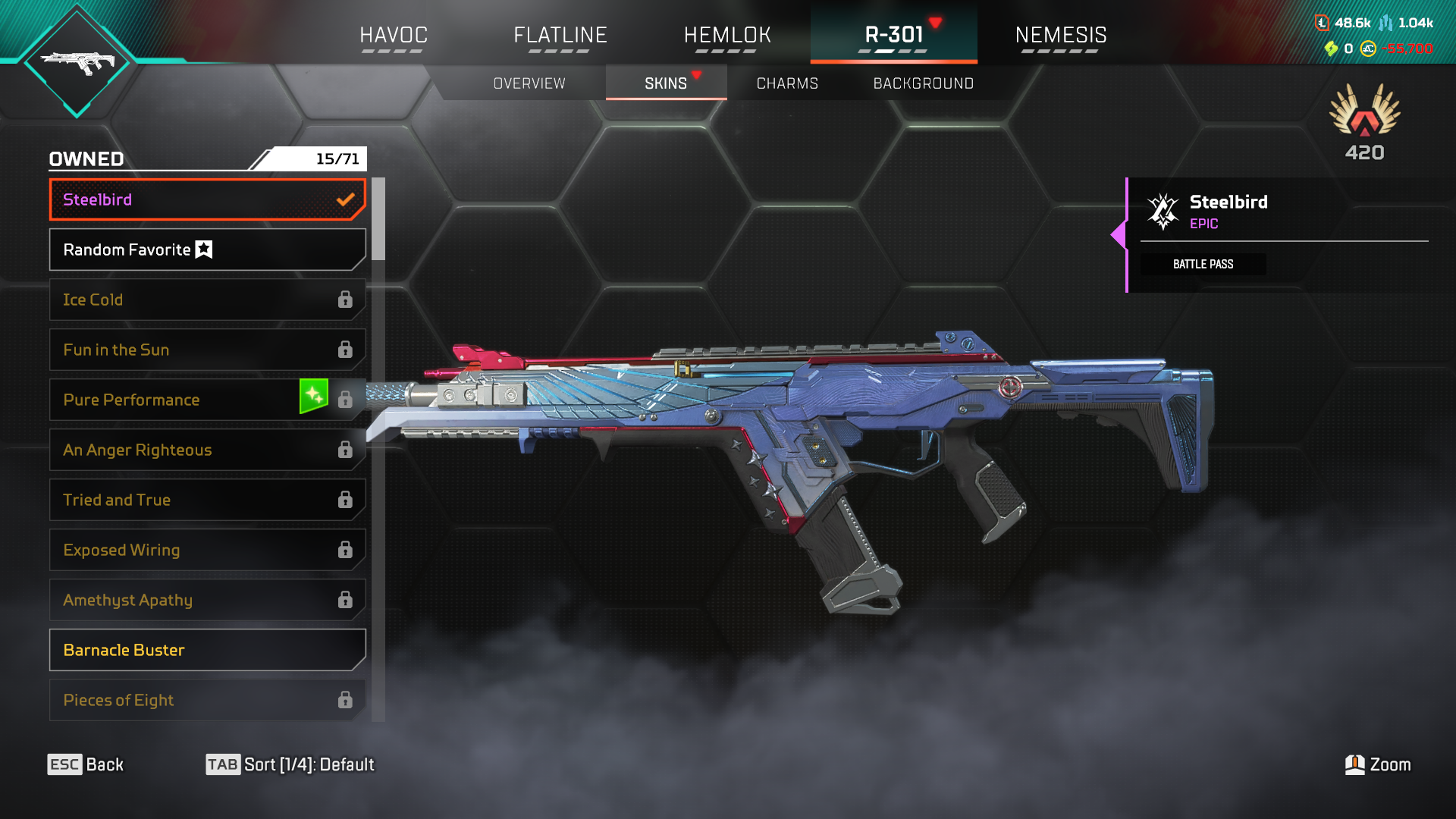This screenshot has width=1456, height=819.
Task: Switch to the HAVOC weapon tab
Action: (x=394, y=36)
